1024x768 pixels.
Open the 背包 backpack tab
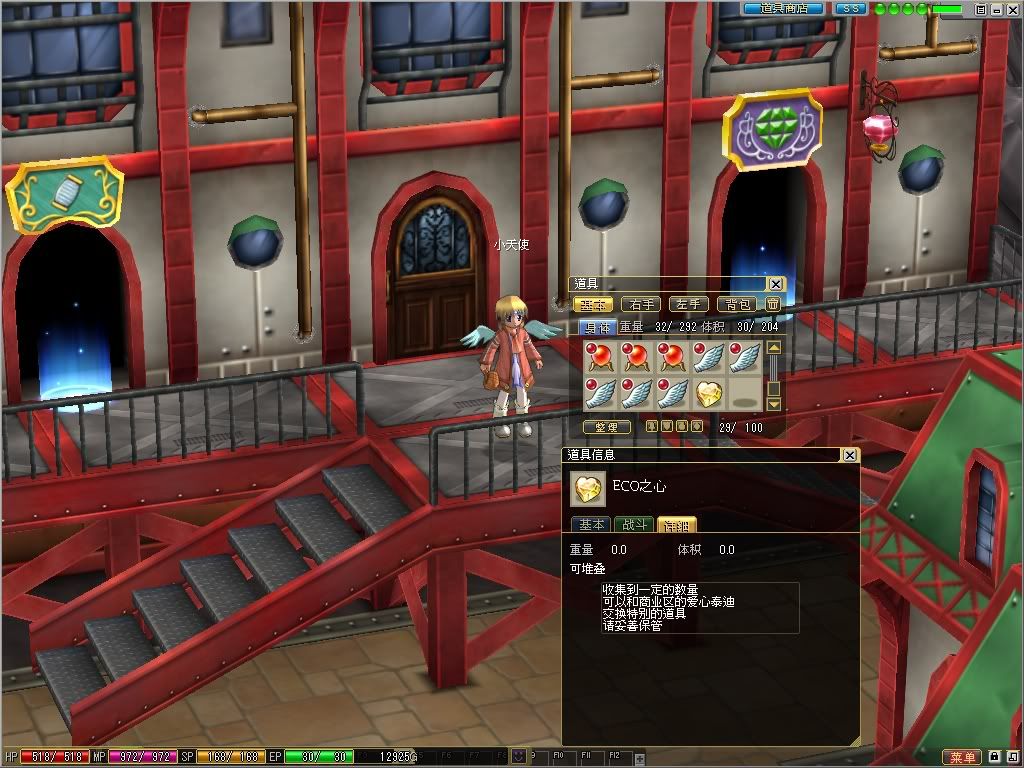click(737, 304)
